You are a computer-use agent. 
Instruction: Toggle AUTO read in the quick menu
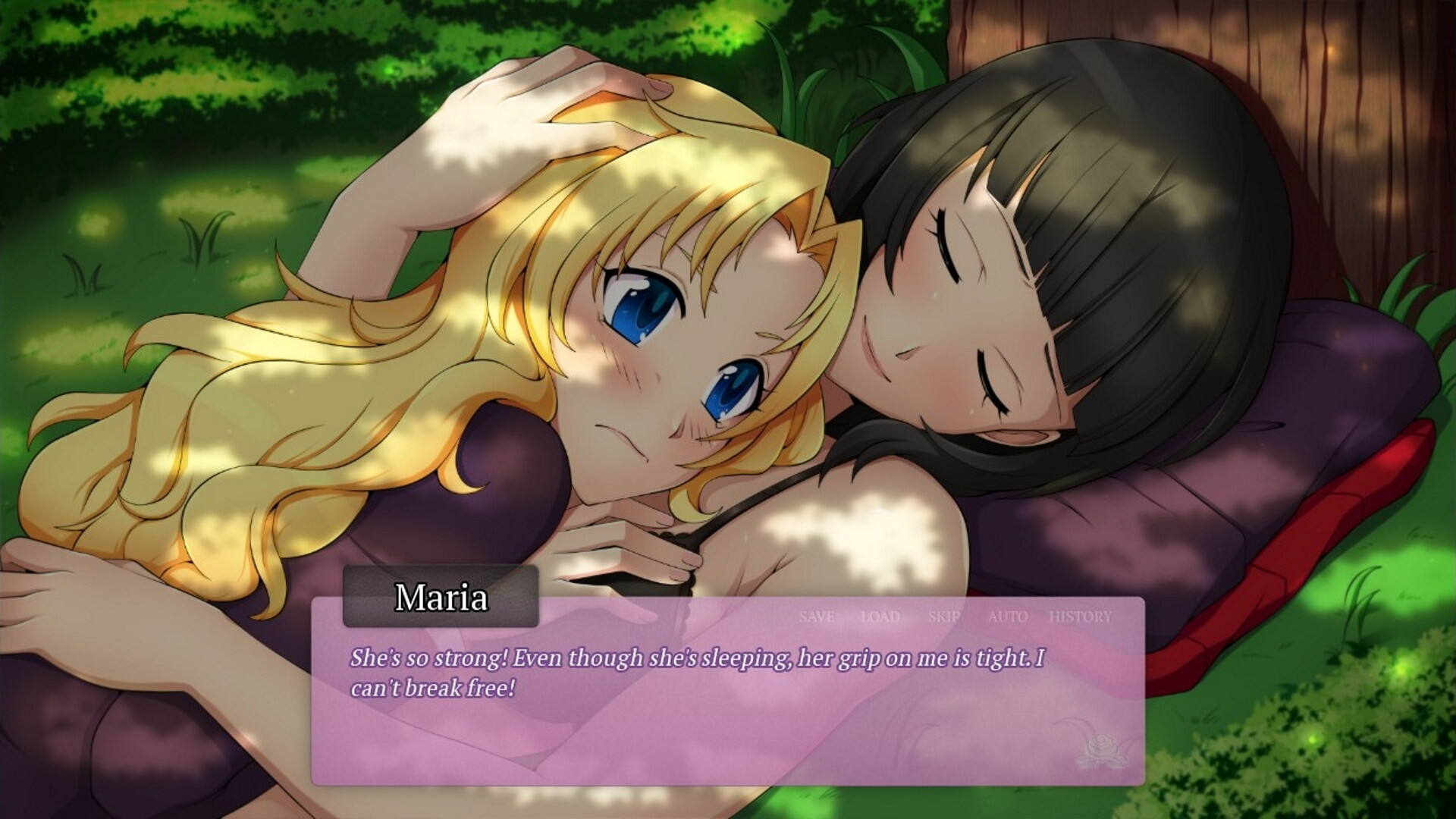pyautogui.click(x=1007, y=617)
